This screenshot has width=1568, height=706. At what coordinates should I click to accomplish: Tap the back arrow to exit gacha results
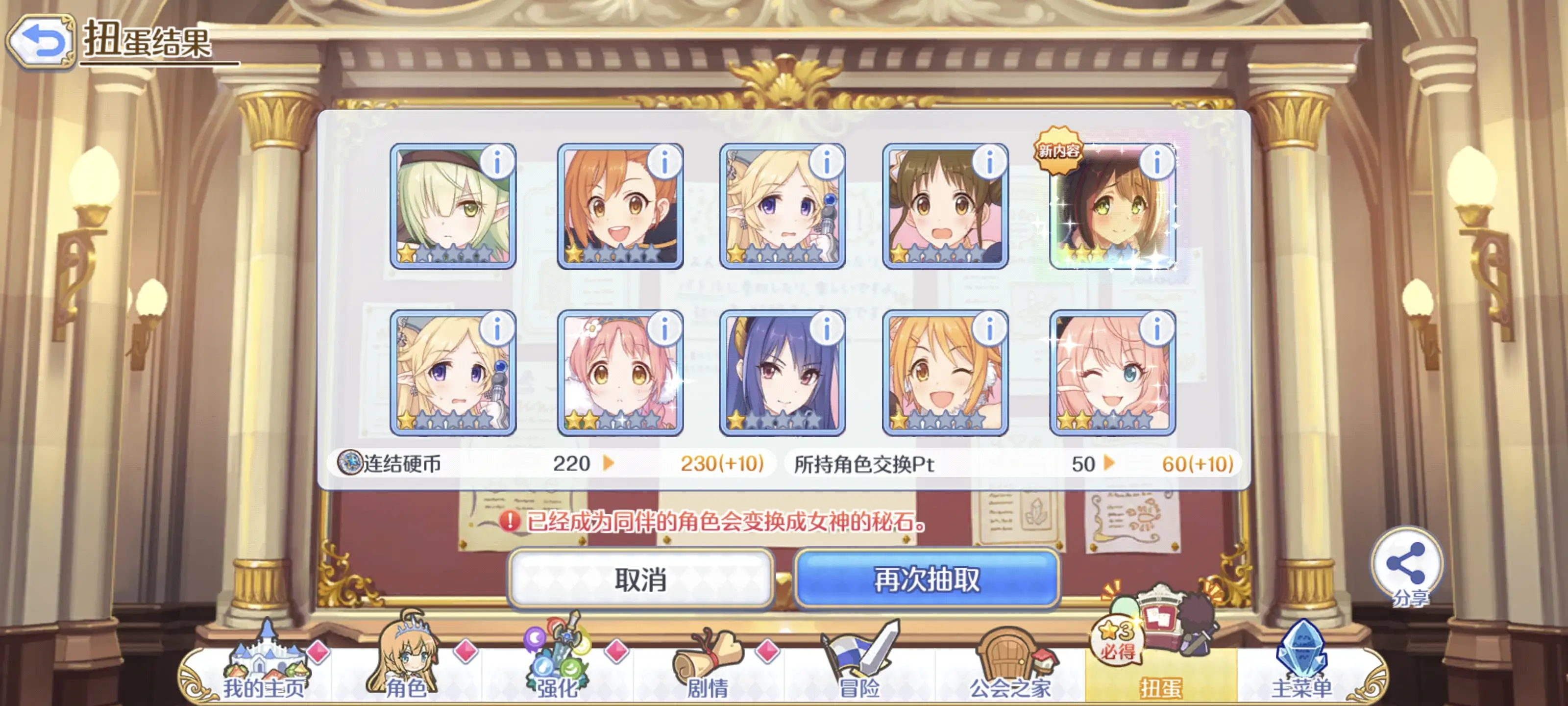pos(40,40)
